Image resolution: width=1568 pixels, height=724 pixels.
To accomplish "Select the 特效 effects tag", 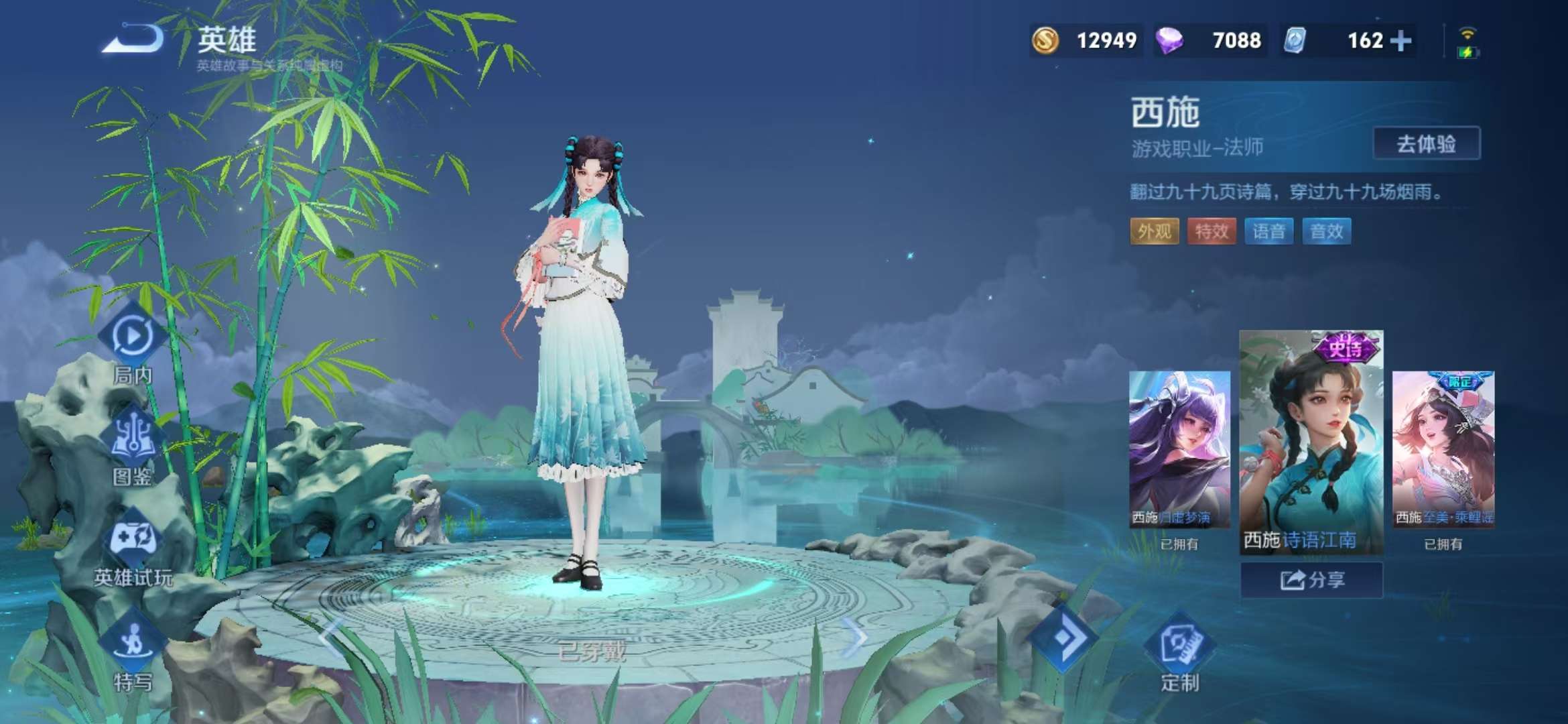I will [x=1212, y=232].
